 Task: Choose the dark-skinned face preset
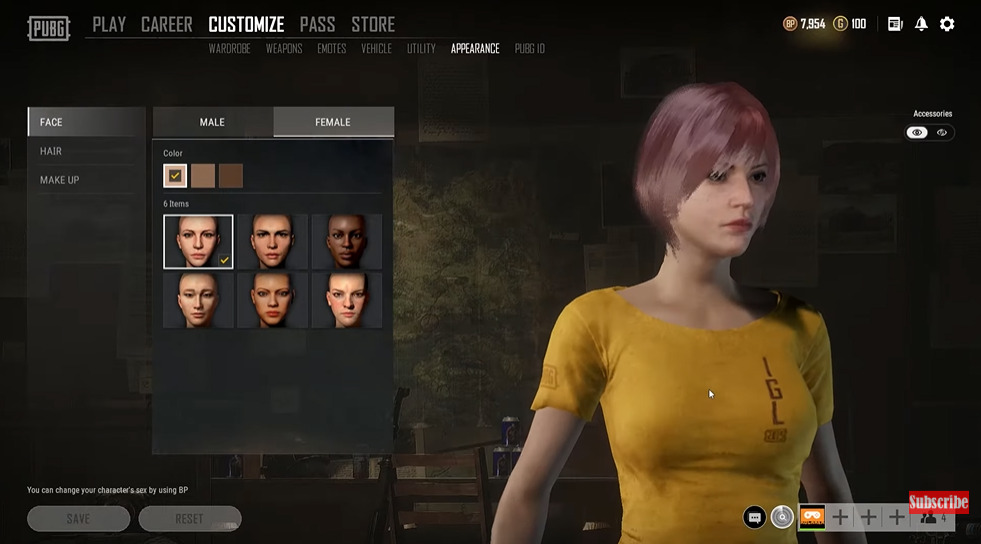point(346,241)
